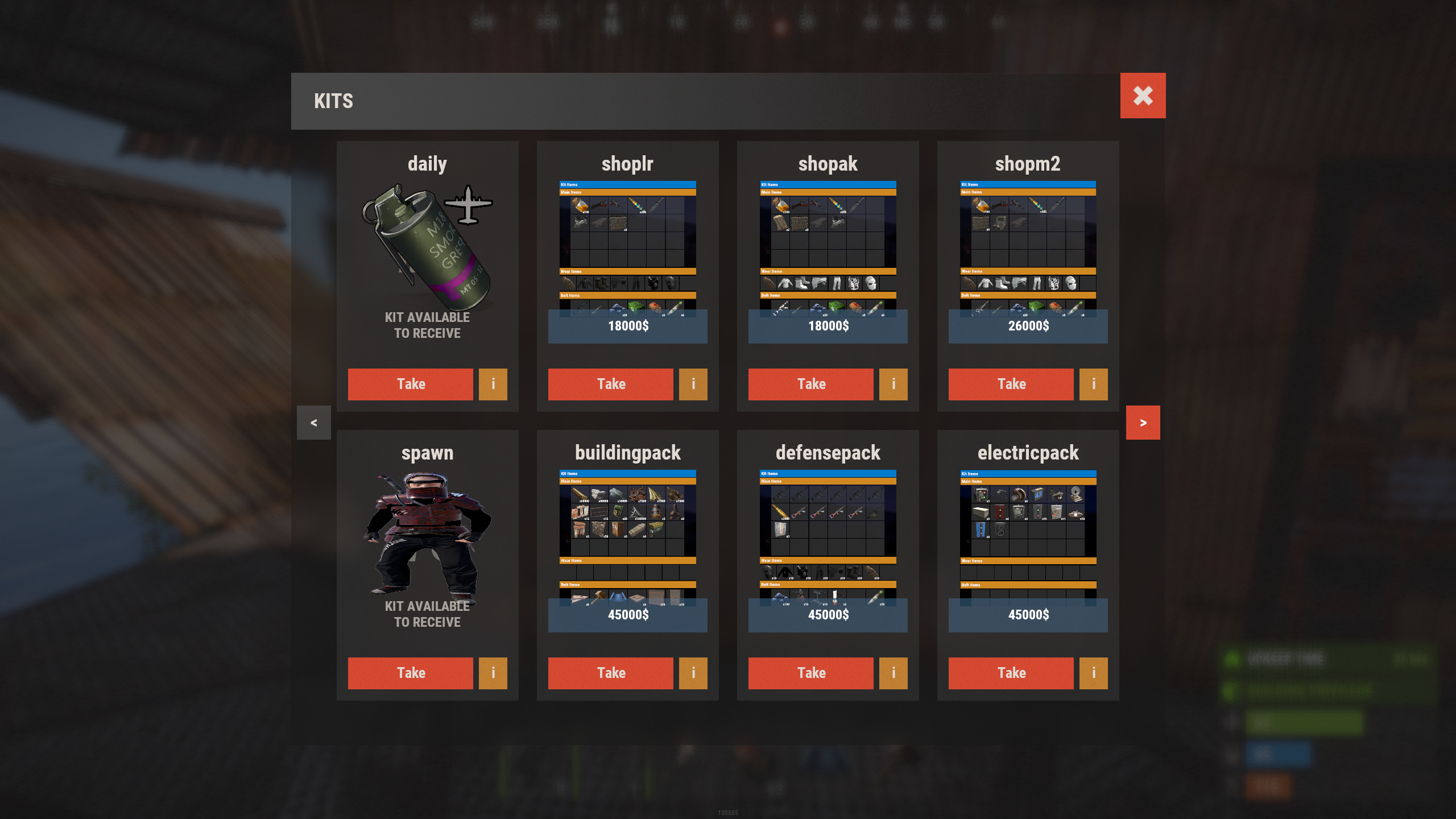1456x819 pixels.
Task: Show buildingpack kit info
Action: [x=693, y=673]
